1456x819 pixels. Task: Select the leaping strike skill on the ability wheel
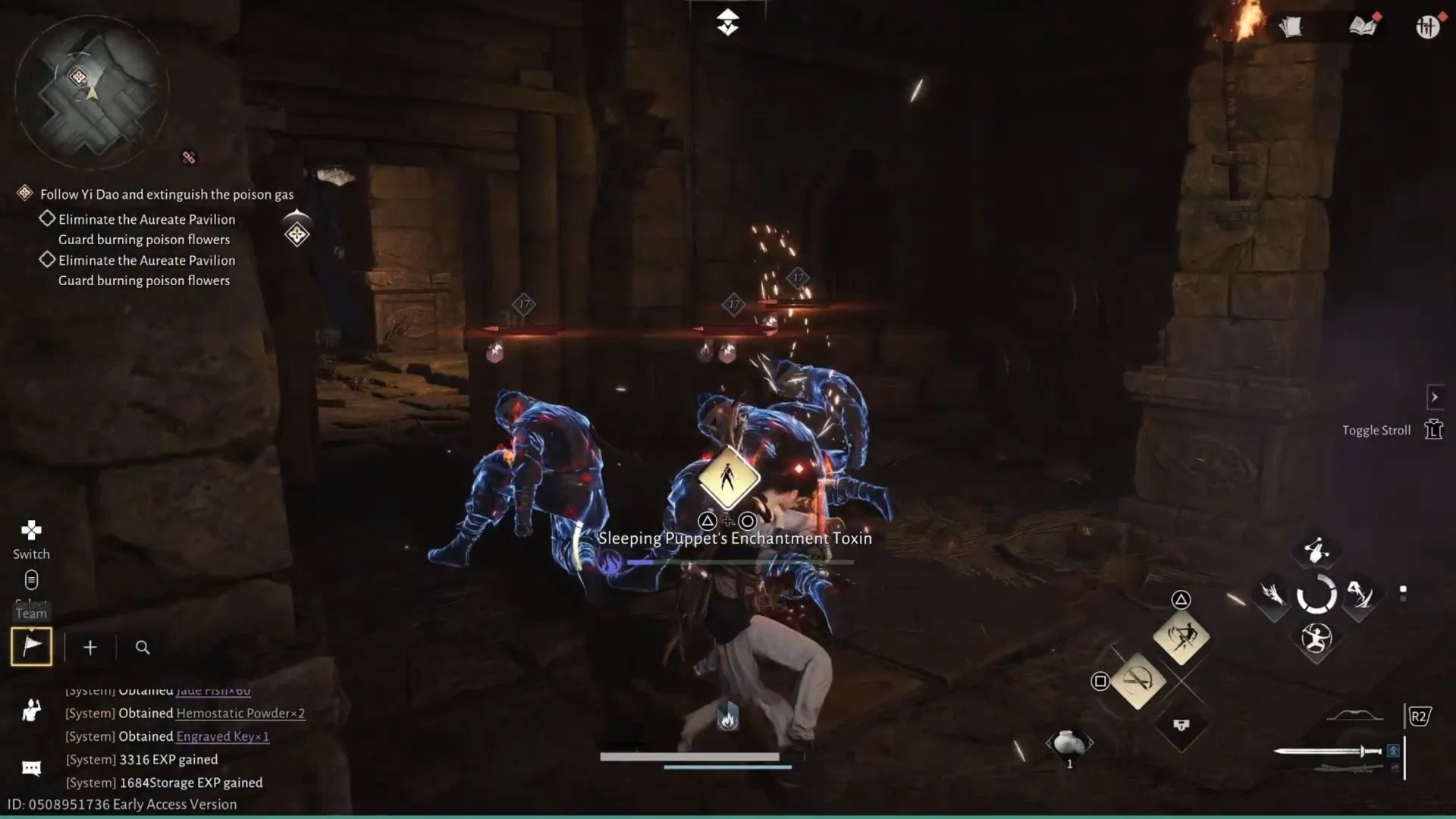click(1360, 595)
